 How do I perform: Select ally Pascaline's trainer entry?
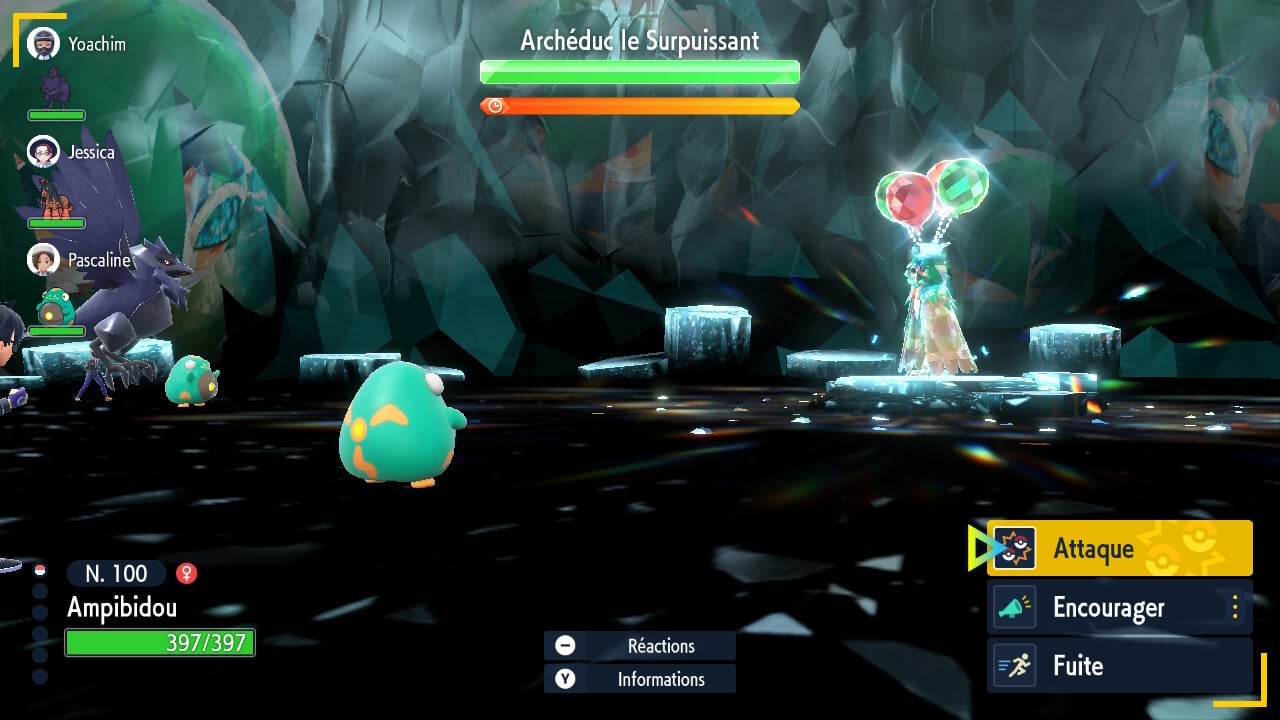tap(80, 259)
